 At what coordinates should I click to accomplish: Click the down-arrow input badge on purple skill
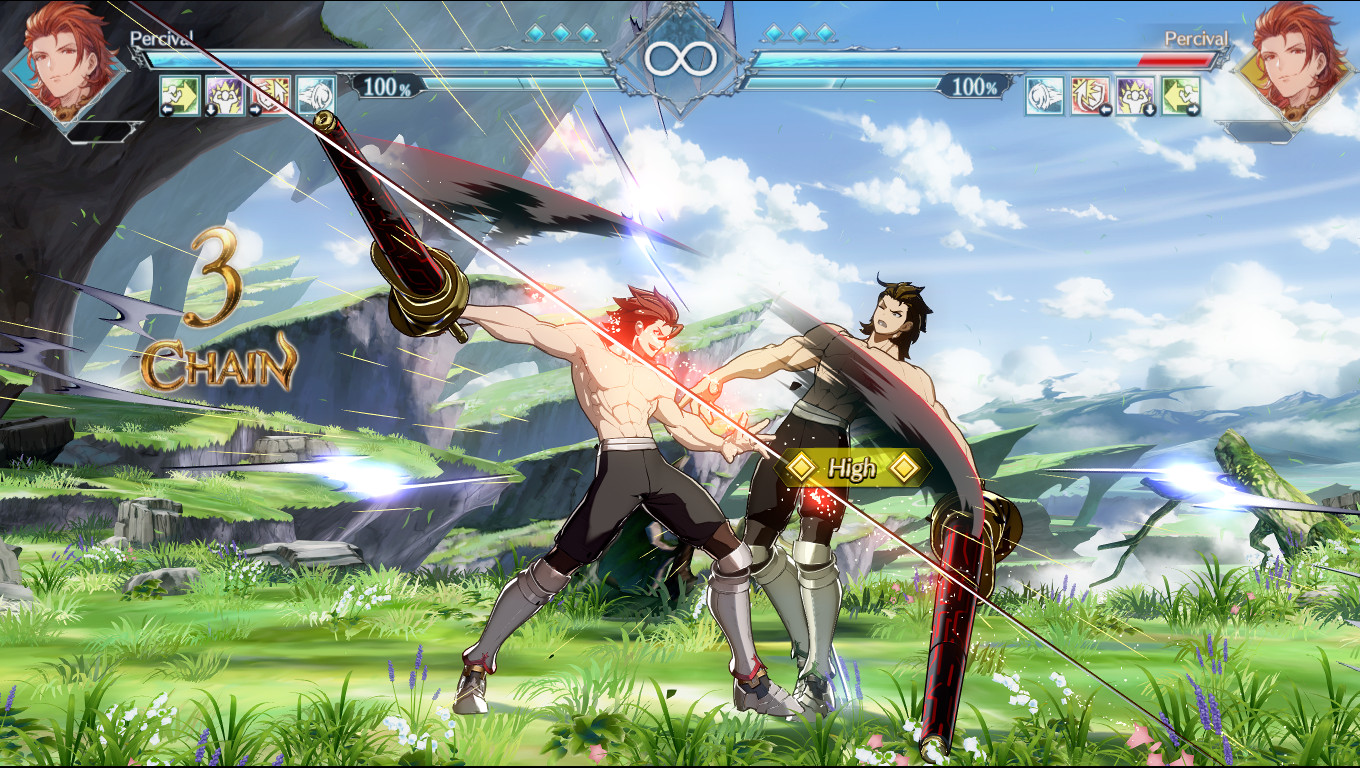210,109
